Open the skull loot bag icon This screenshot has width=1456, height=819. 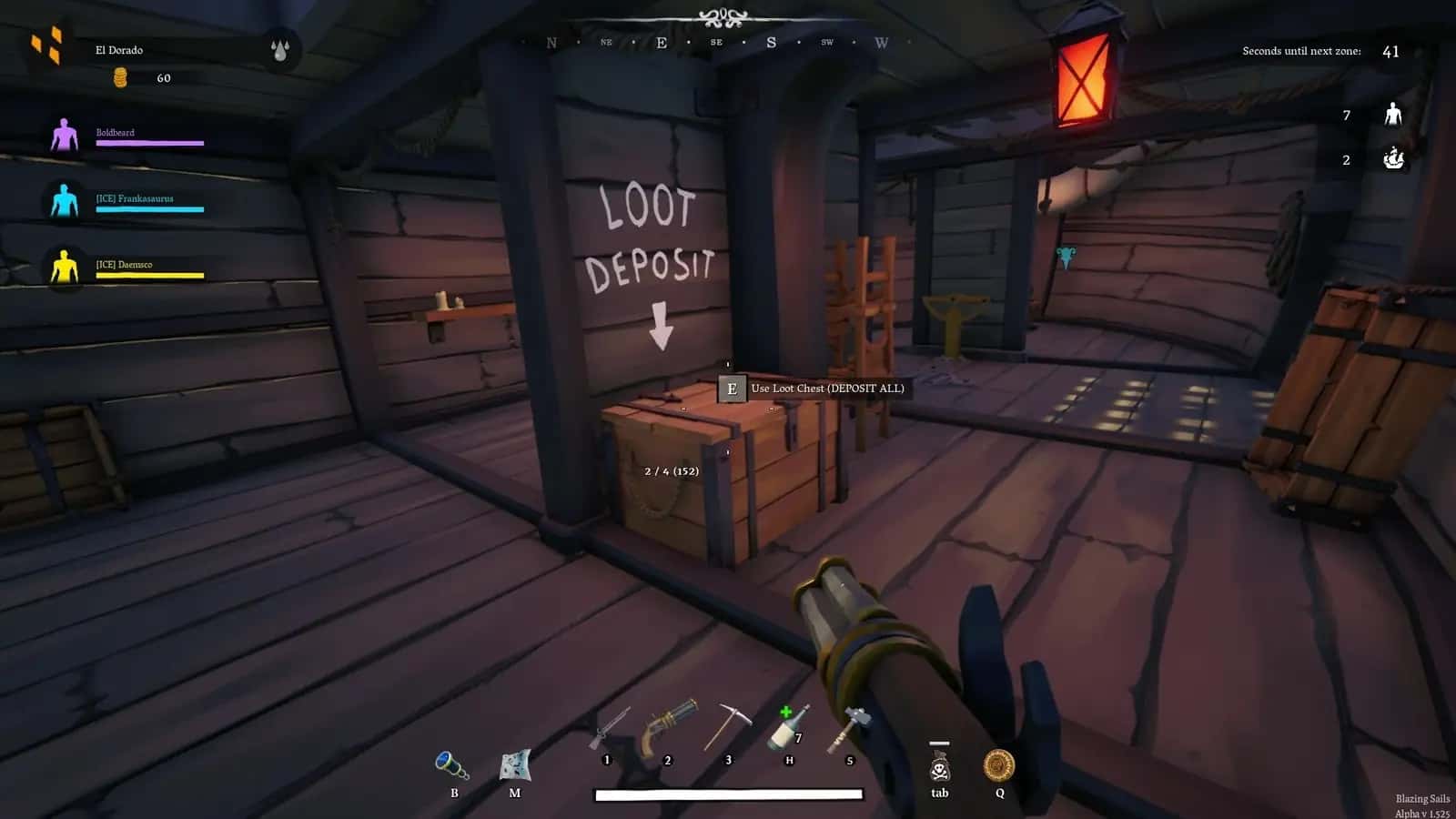point(939,766)
